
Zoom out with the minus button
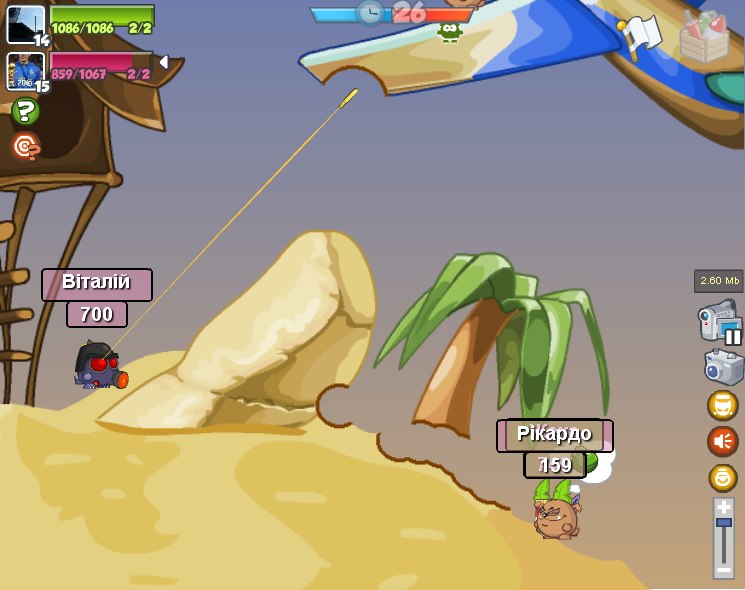click(723, 569)
